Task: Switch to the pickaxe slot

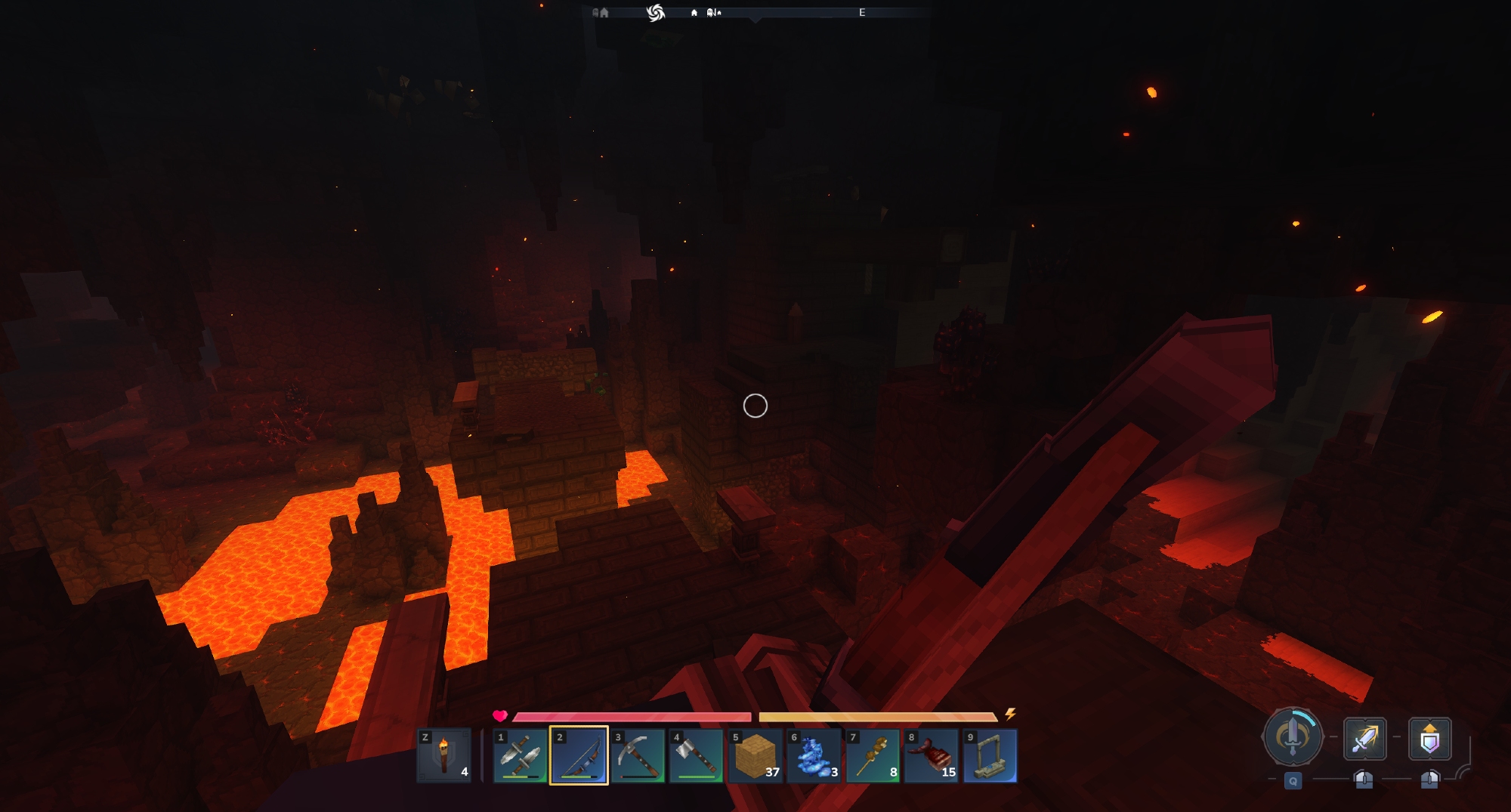Action: (x=638, y=755)
